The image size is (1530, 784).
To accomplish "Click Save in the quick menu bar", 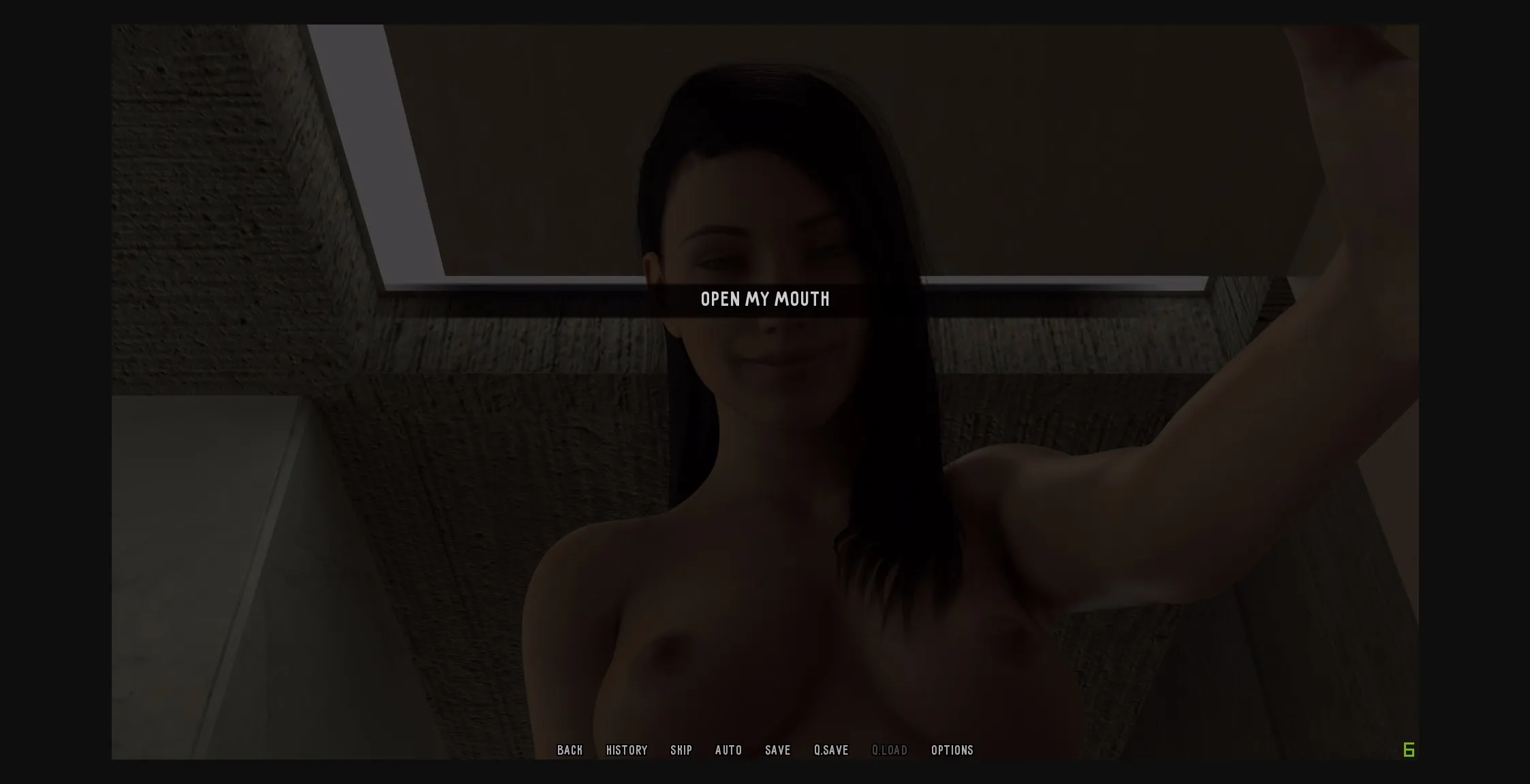I will coord(777,750).
